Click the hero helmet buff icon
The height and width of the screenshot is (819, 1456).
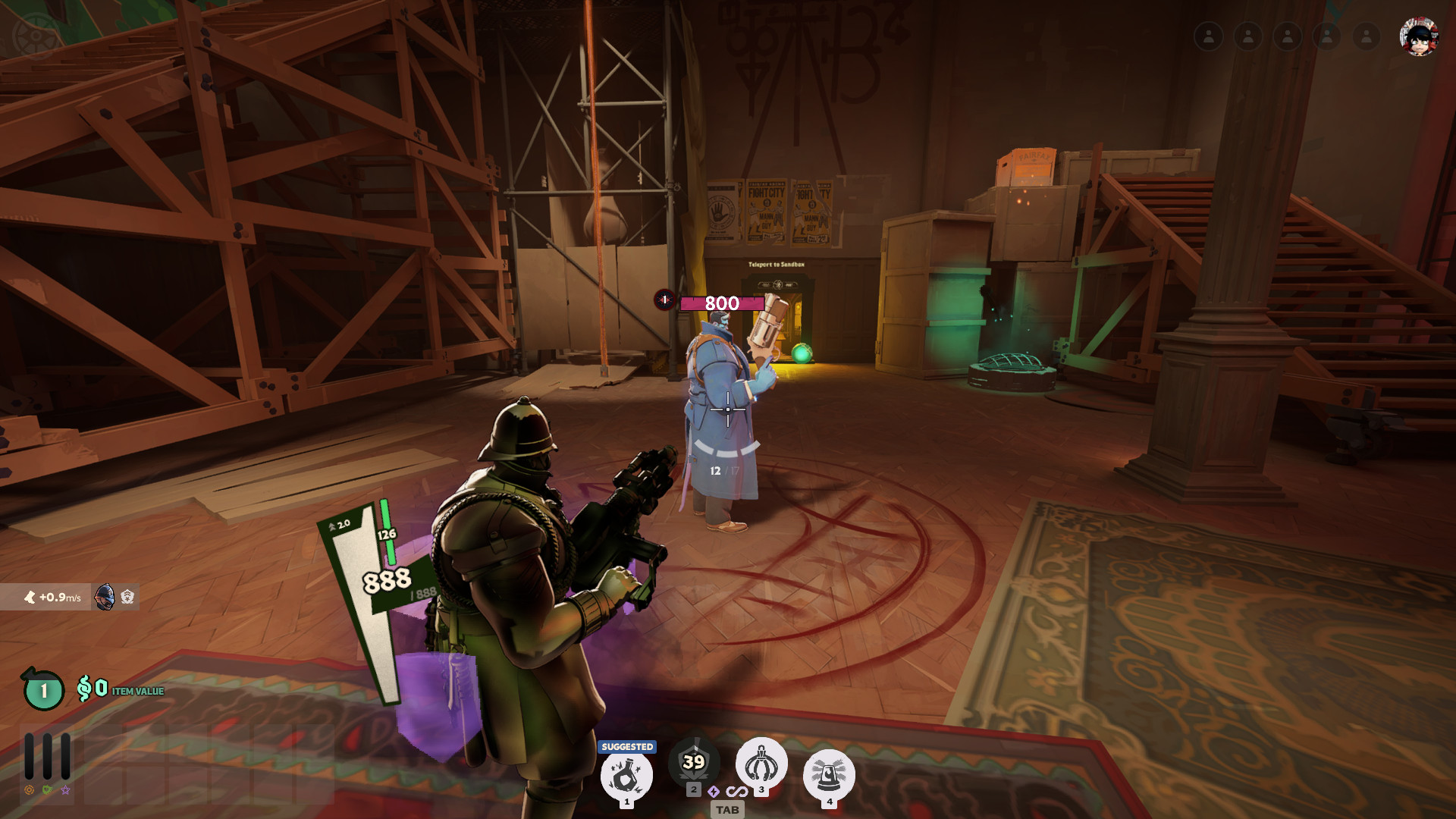105,598
